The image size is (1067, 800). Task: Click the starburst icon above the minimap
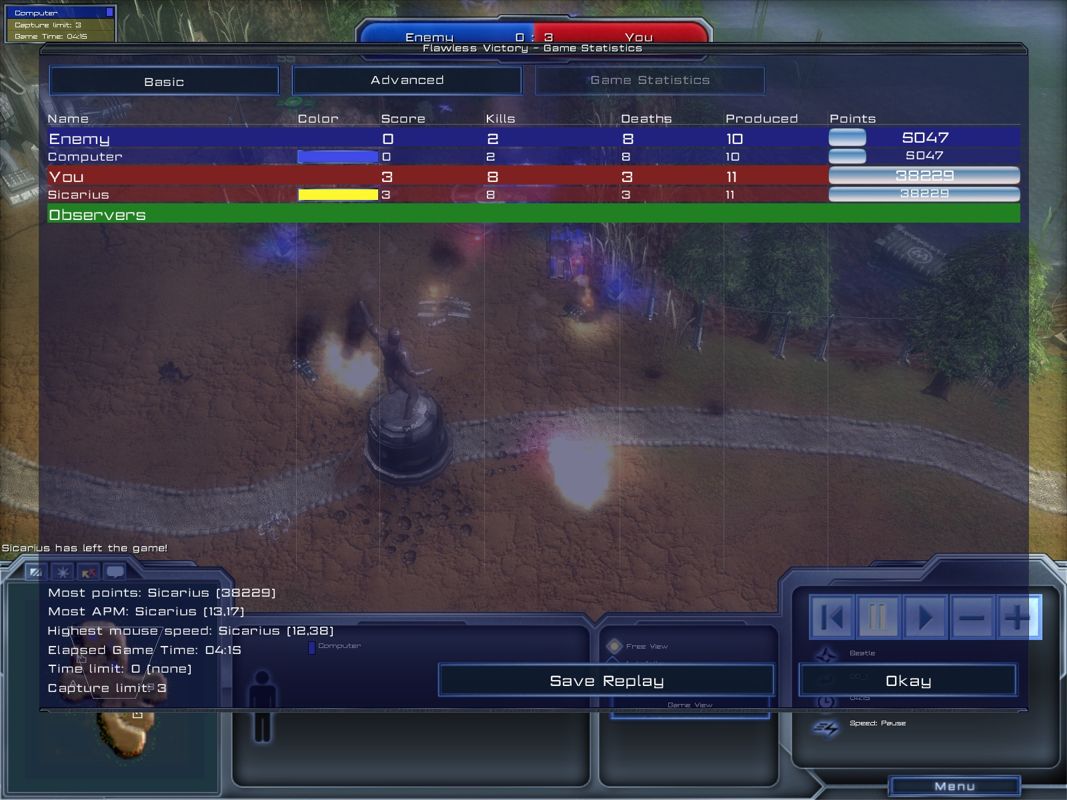point(63,573)
